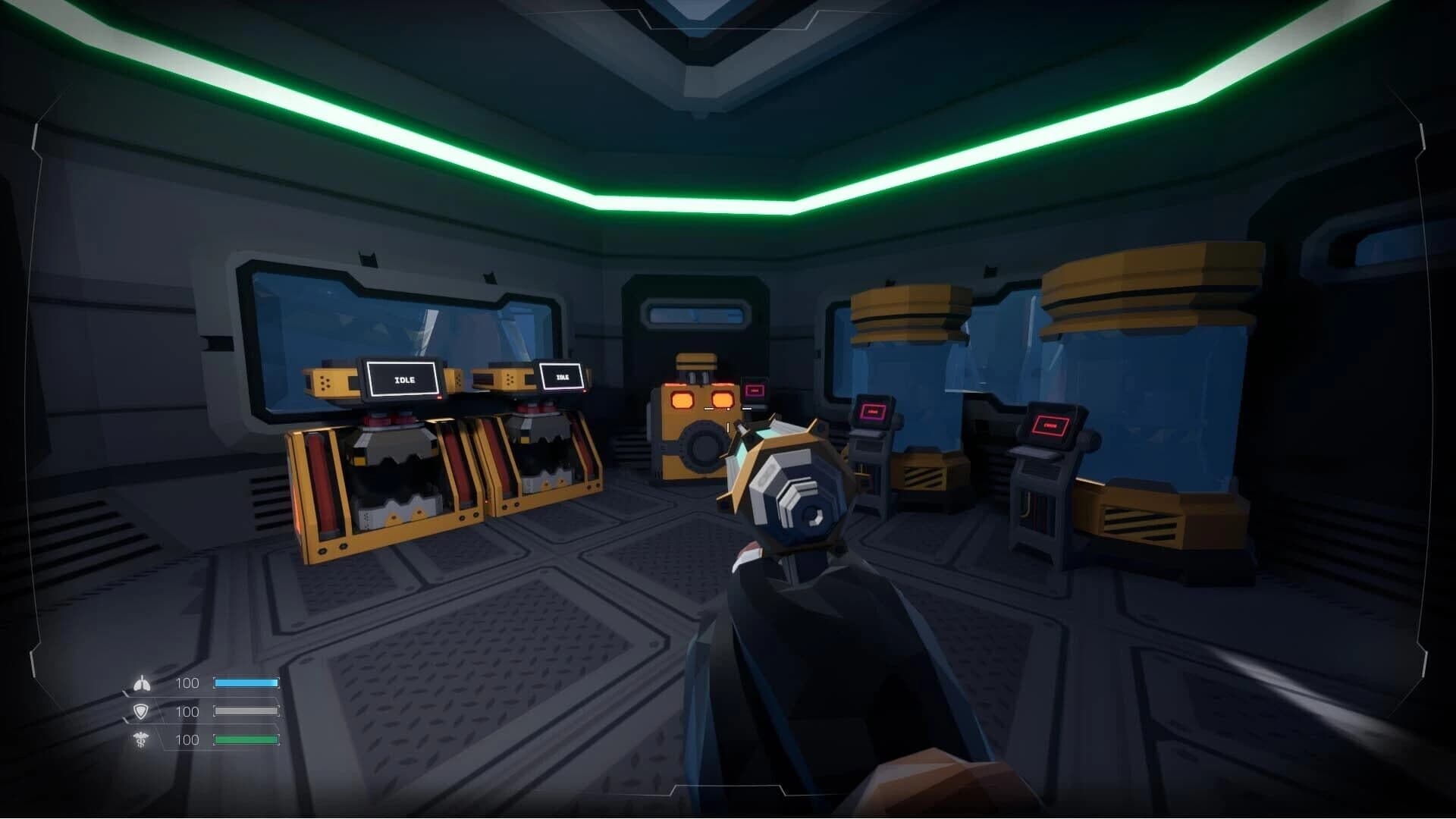This screenshot has width=1456, height=819.
Task: Toggle the right orange button on the central machine
Action: (721, 398)
